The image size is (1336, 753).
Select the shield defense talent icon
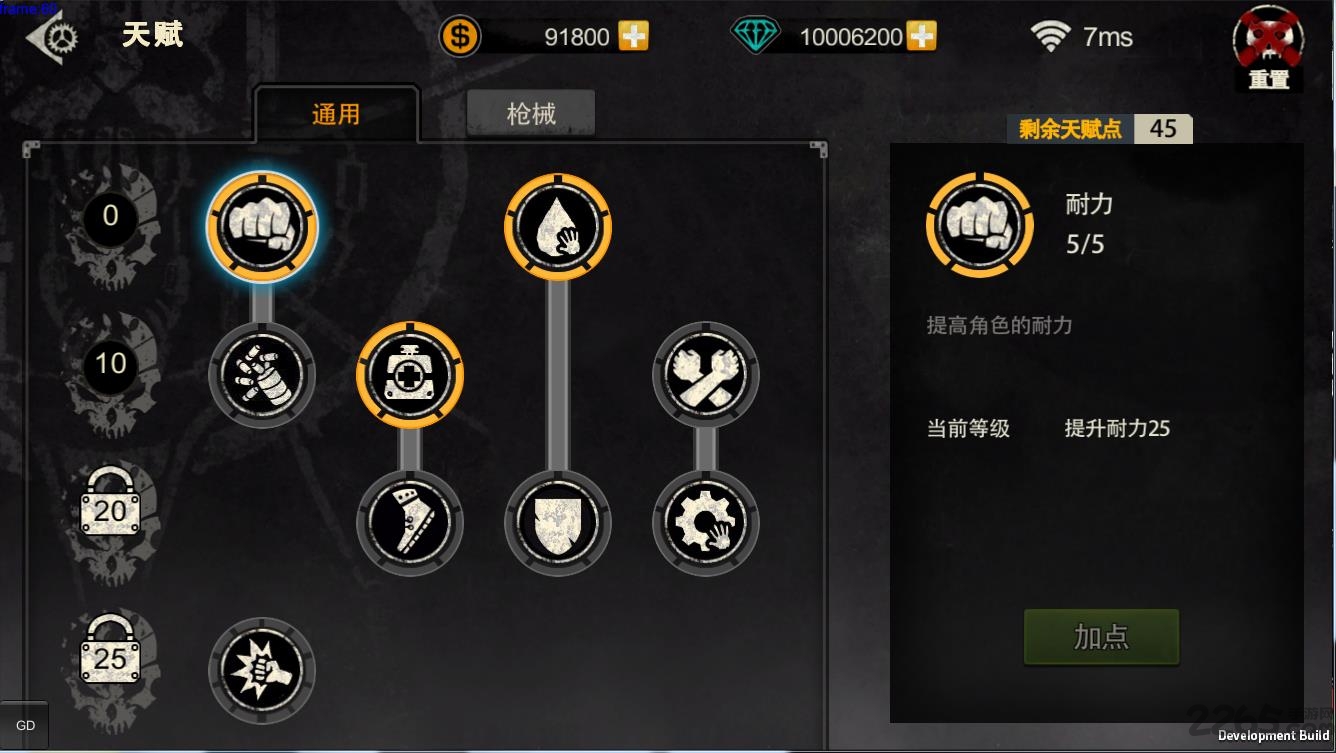click(557, 523)
